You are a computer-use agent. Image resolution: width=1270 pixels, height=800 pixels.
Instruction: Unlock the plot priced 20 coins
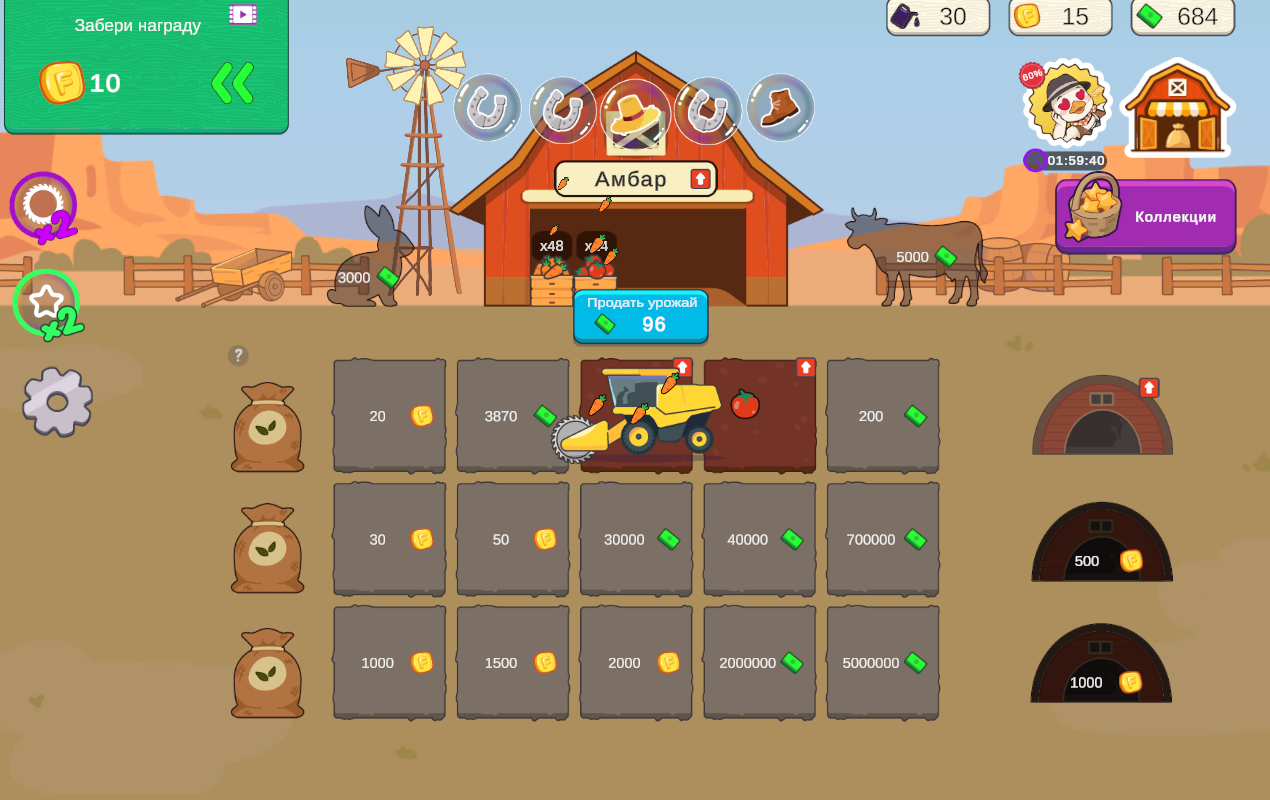[x=389, y=416]
